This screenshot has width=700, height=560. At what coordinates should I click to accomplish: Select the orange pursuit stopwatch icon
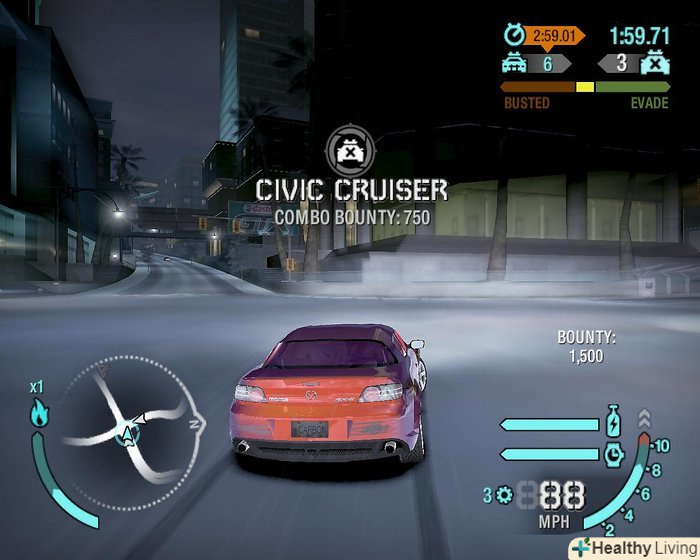(515, 36)
